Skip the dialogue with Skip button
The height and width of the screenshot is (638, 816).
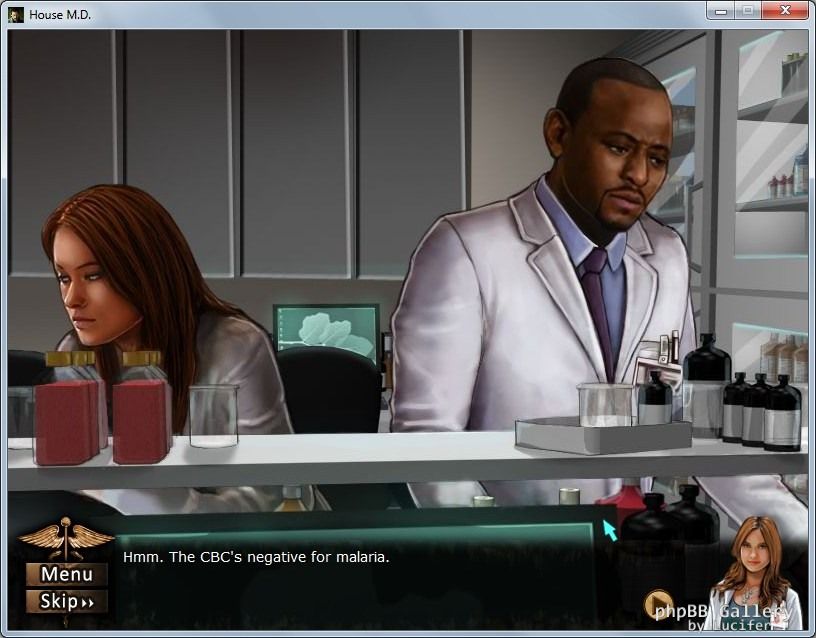click(67, 601)
